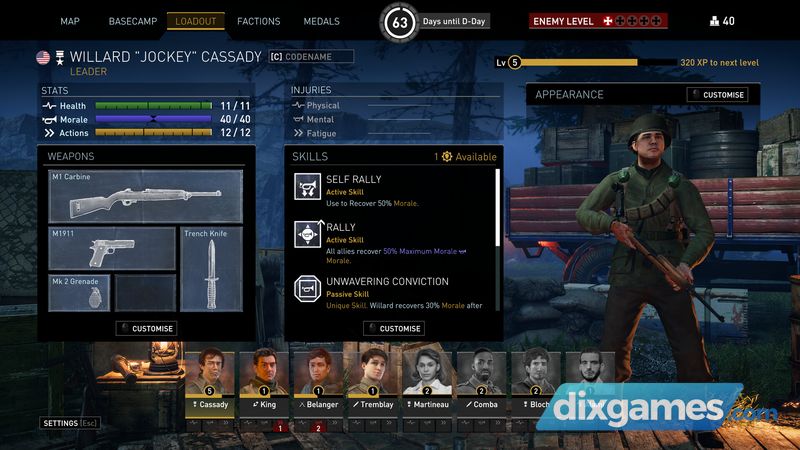Image resolution: width=800 pixels, height=450 pixels.
Task: Open Customise under the Skills panel
Action: coord(394,328)
